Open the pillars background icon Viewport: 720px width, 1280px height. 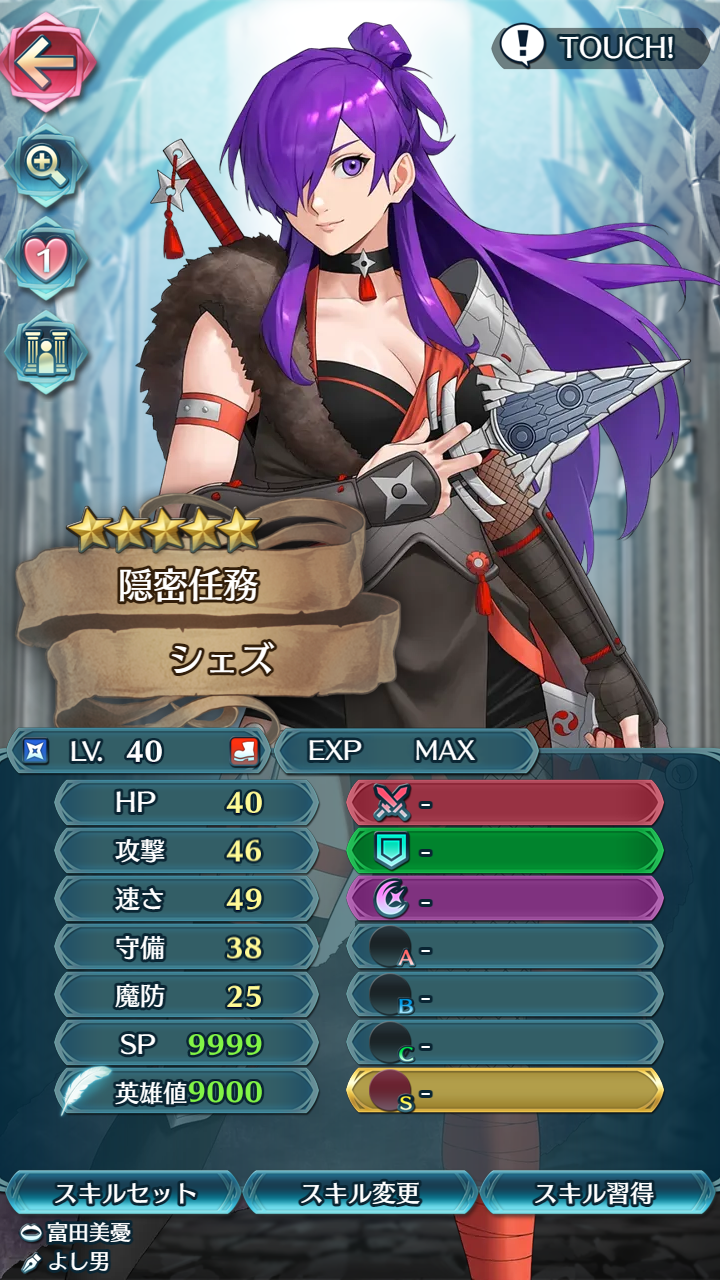pos(45,352)
